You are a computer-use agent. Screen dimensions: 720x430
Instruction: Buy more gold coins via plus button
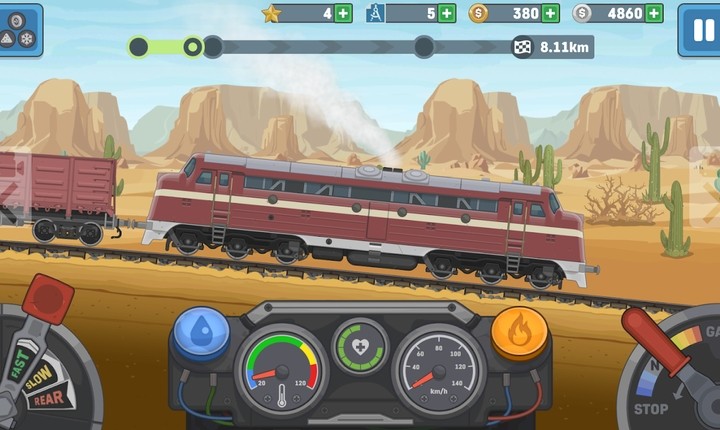point(550,13)
